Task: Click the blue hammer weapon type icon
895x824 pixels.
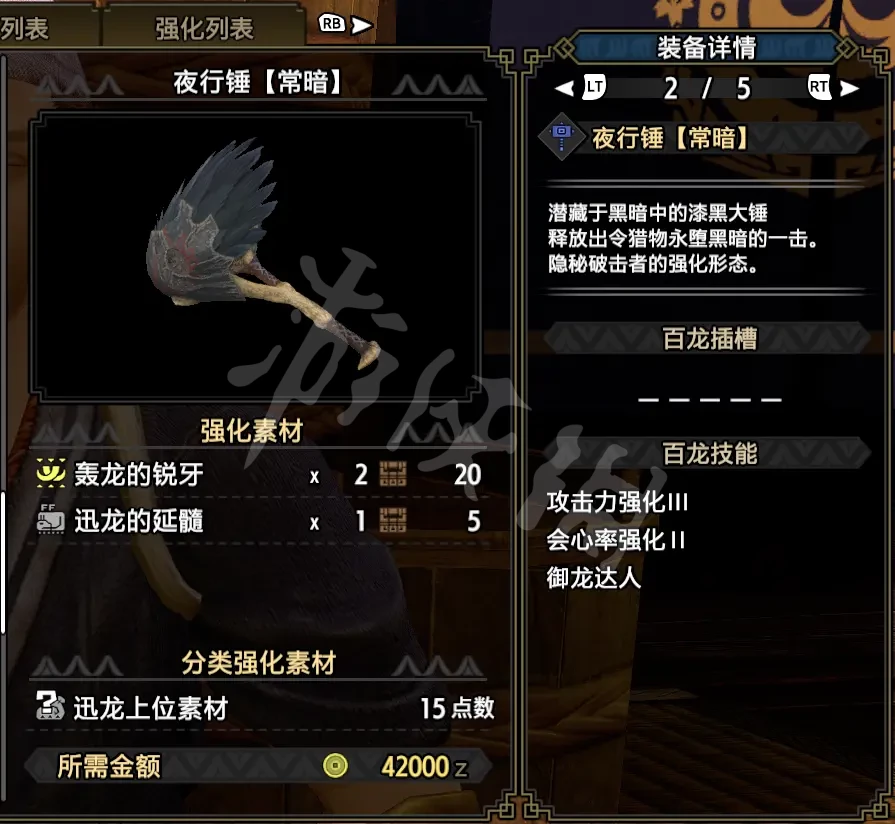Action: click(562, 138)
